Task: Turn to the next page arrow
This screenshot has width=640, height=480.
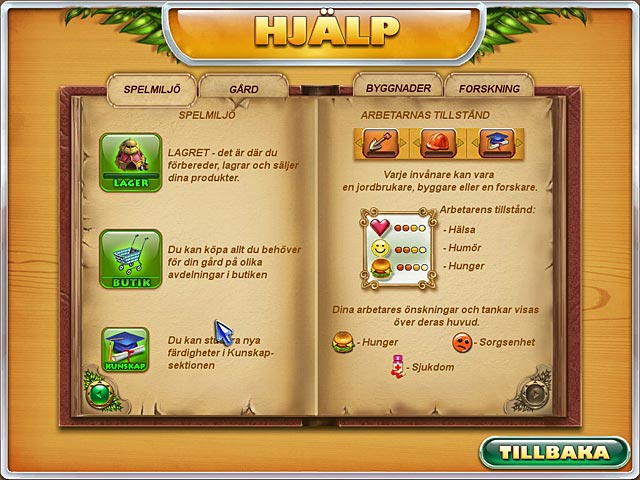Action: pos(536,393)
